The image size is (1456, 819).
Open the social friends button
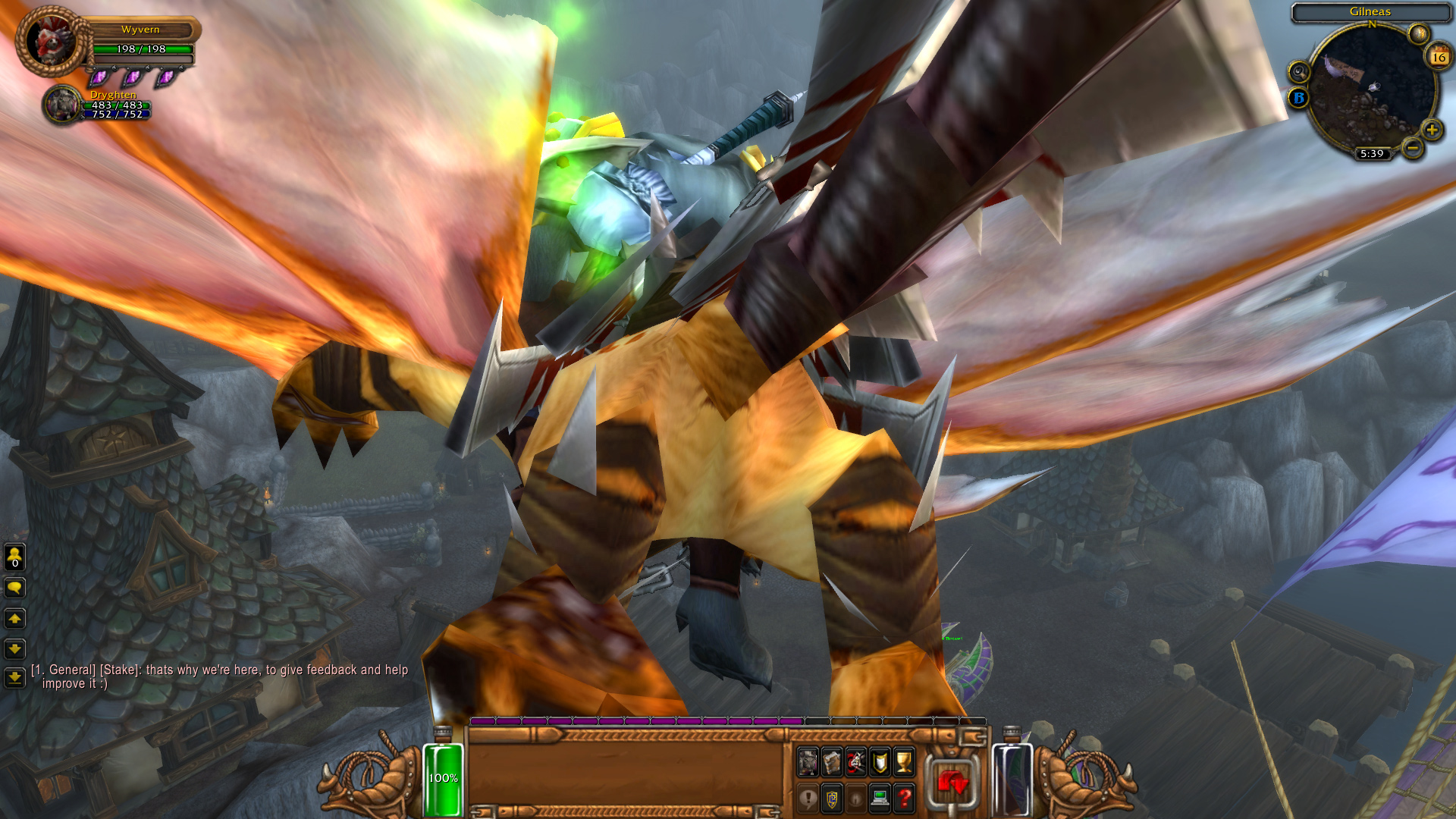[14, 557]
